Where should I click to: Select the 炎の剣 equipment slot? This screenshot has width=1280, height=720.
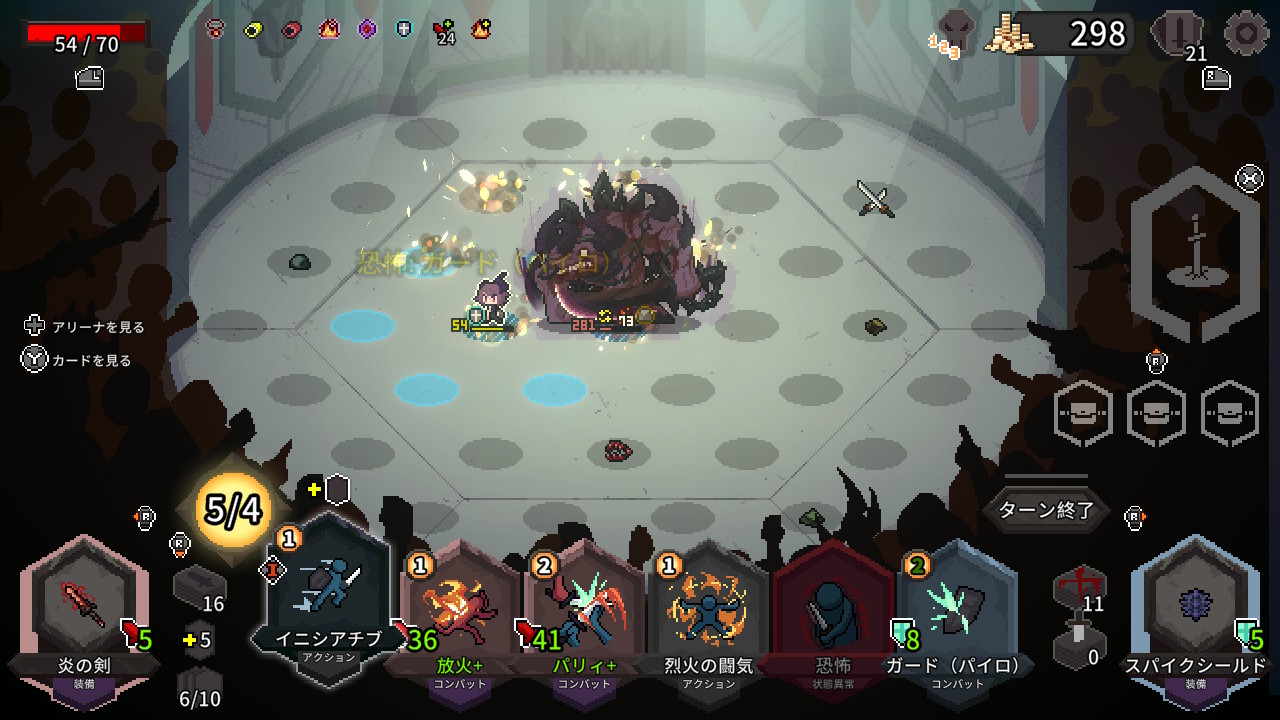pos(84,612)
